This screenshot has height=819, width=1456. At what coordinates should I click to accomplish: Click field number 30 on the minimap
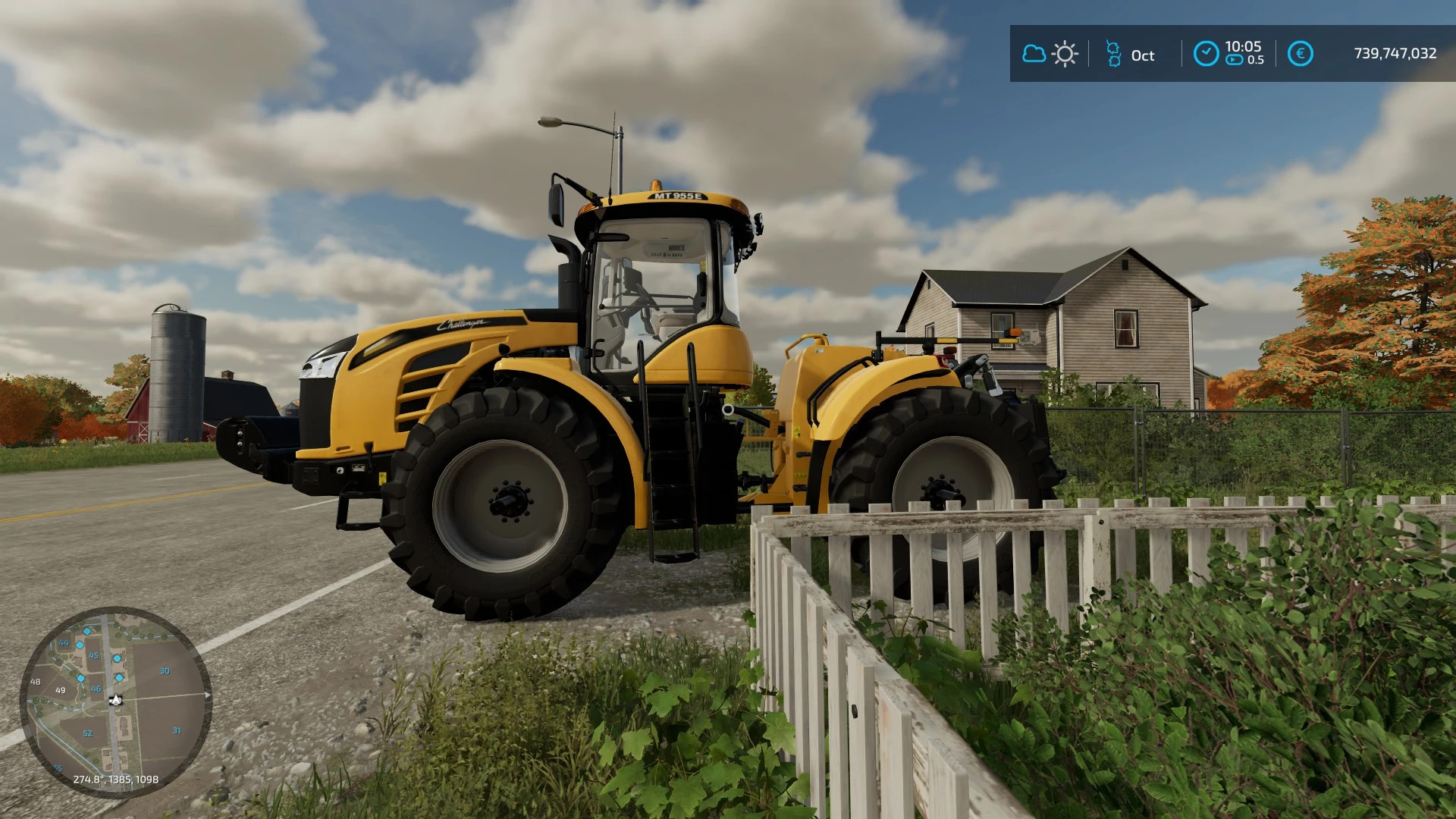point(165,670)
